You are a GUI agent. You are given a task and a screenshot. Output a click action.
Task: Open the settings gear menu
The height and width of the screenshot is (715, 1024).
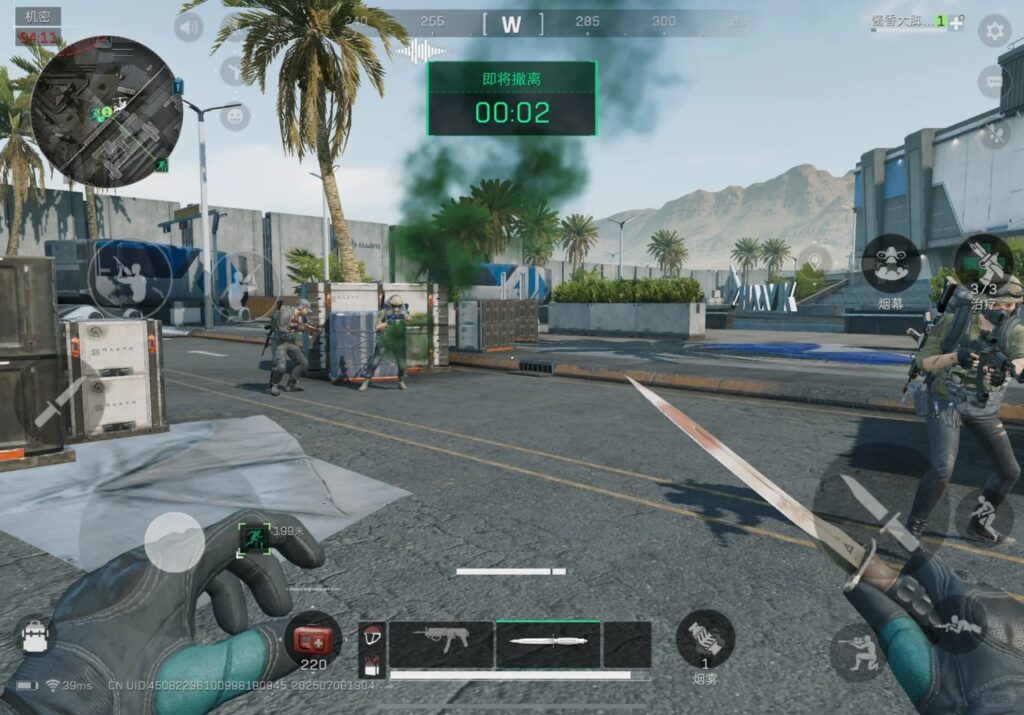[994, 31]
